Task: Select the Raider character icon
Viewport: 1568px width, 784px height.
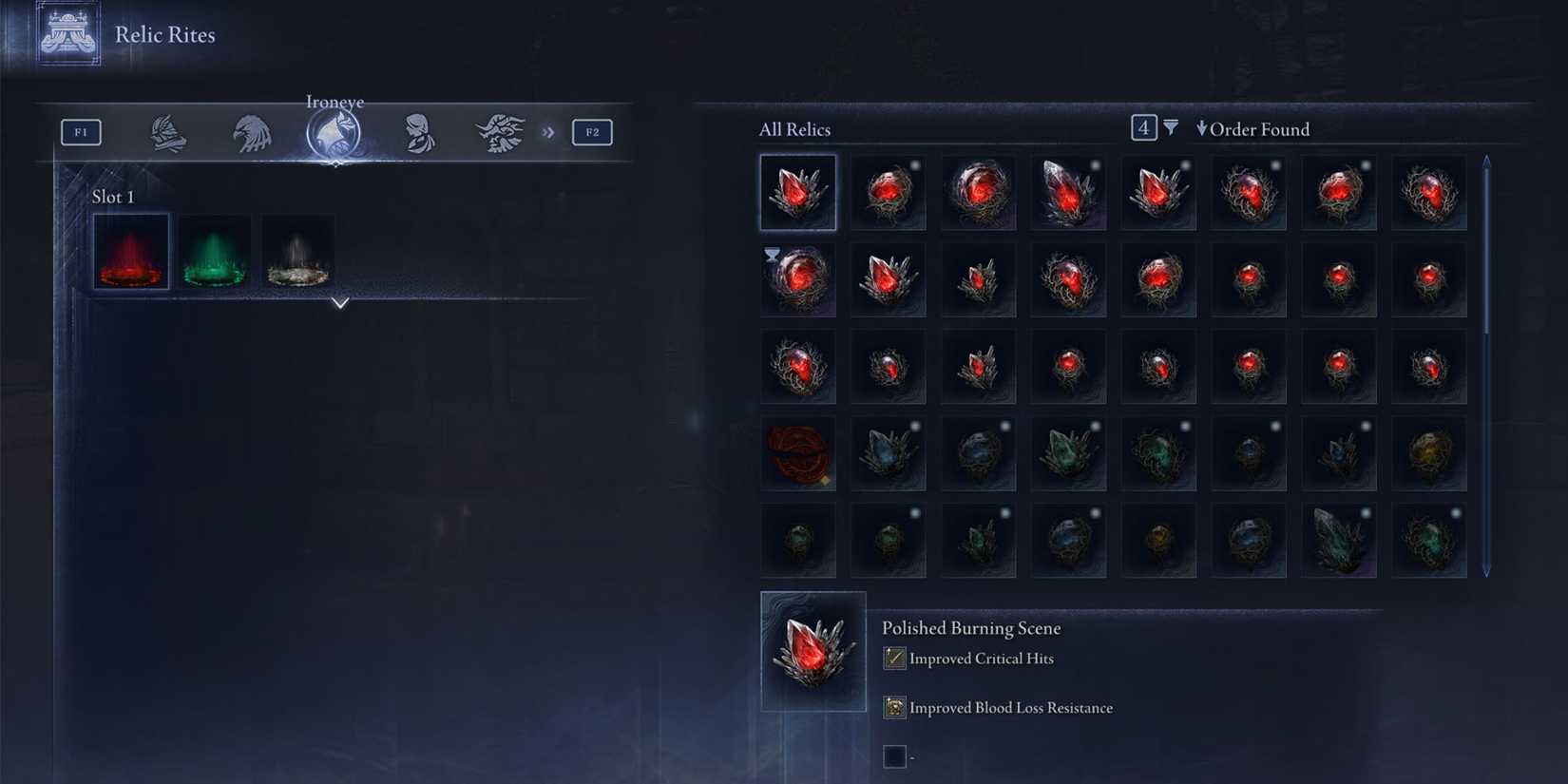Action: pyautogui.click(x=501, y=133)
